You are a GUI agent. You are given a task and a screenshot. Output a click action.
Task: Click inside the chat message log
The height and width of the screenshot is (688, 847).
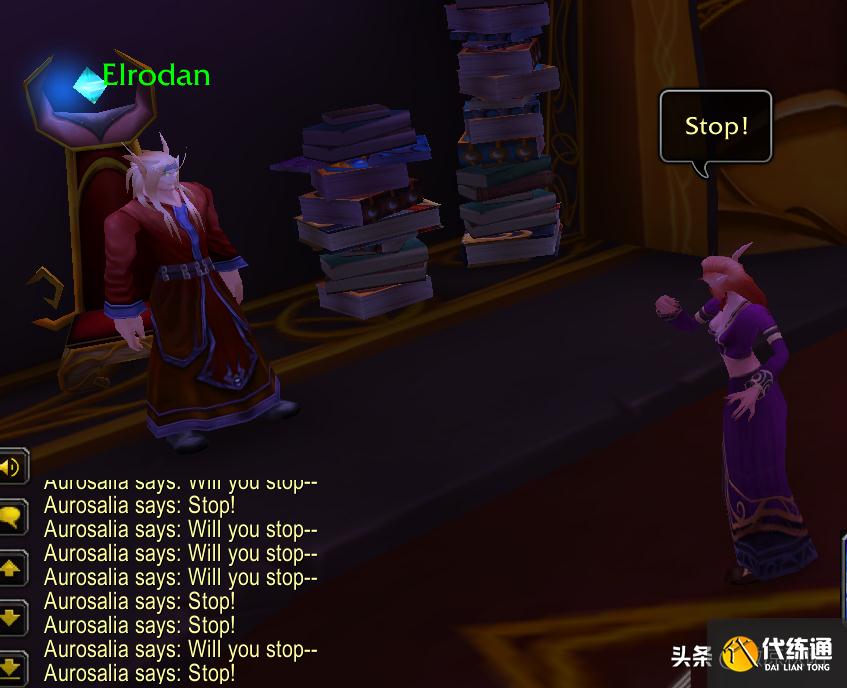tap(180, 578)
